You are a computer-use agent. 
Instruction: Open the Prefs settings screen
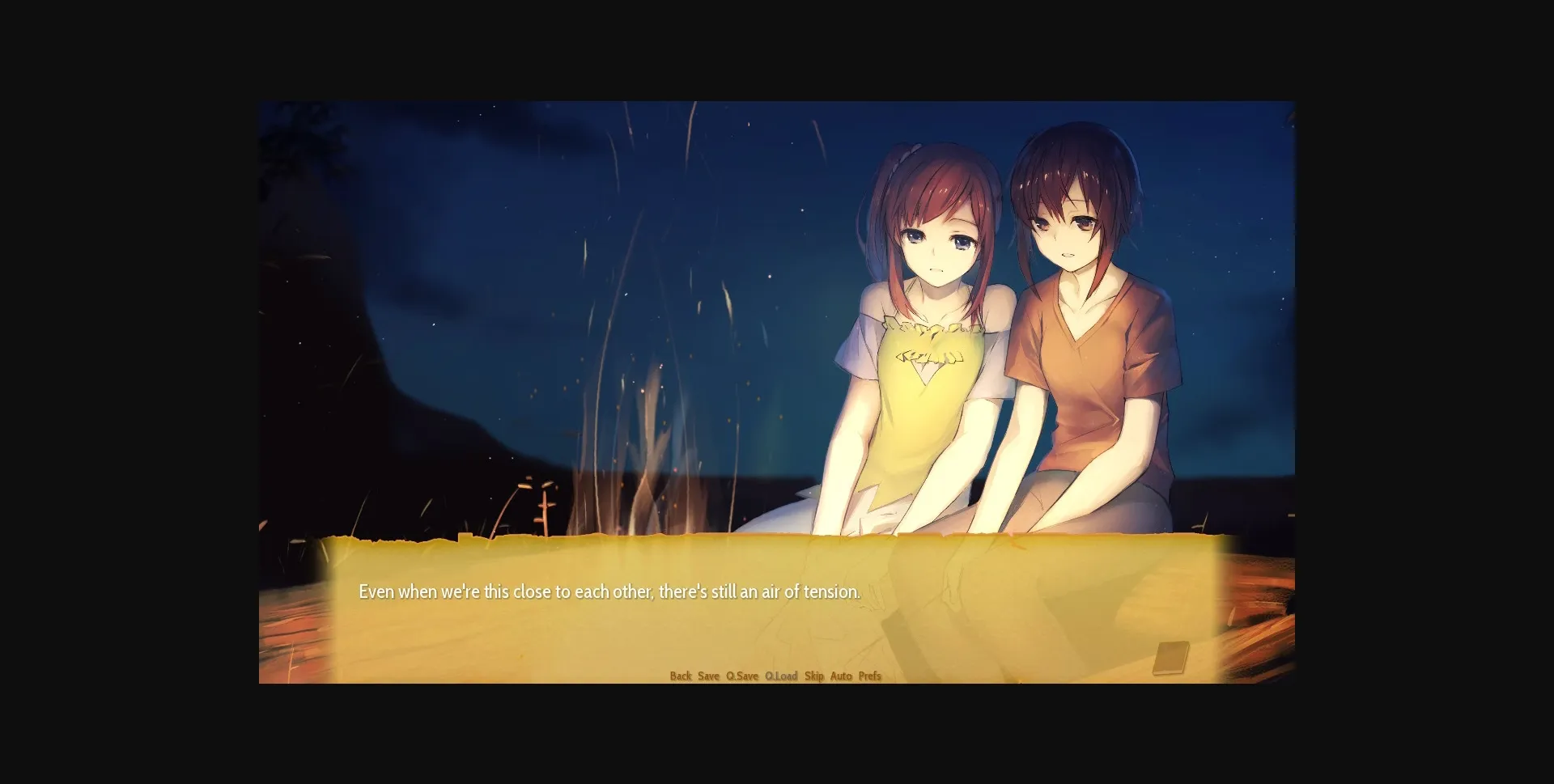(x=868, y=676)
